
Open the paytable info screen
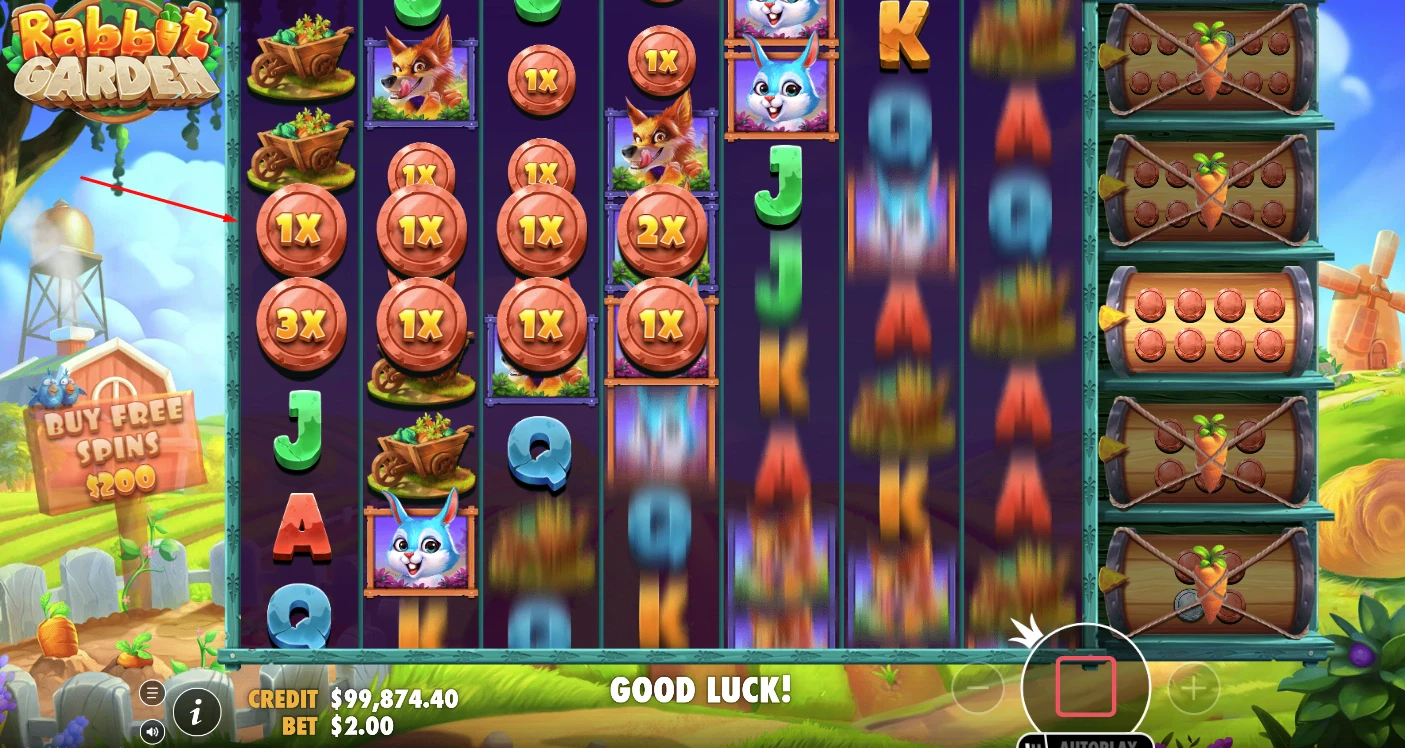point(196,713)
